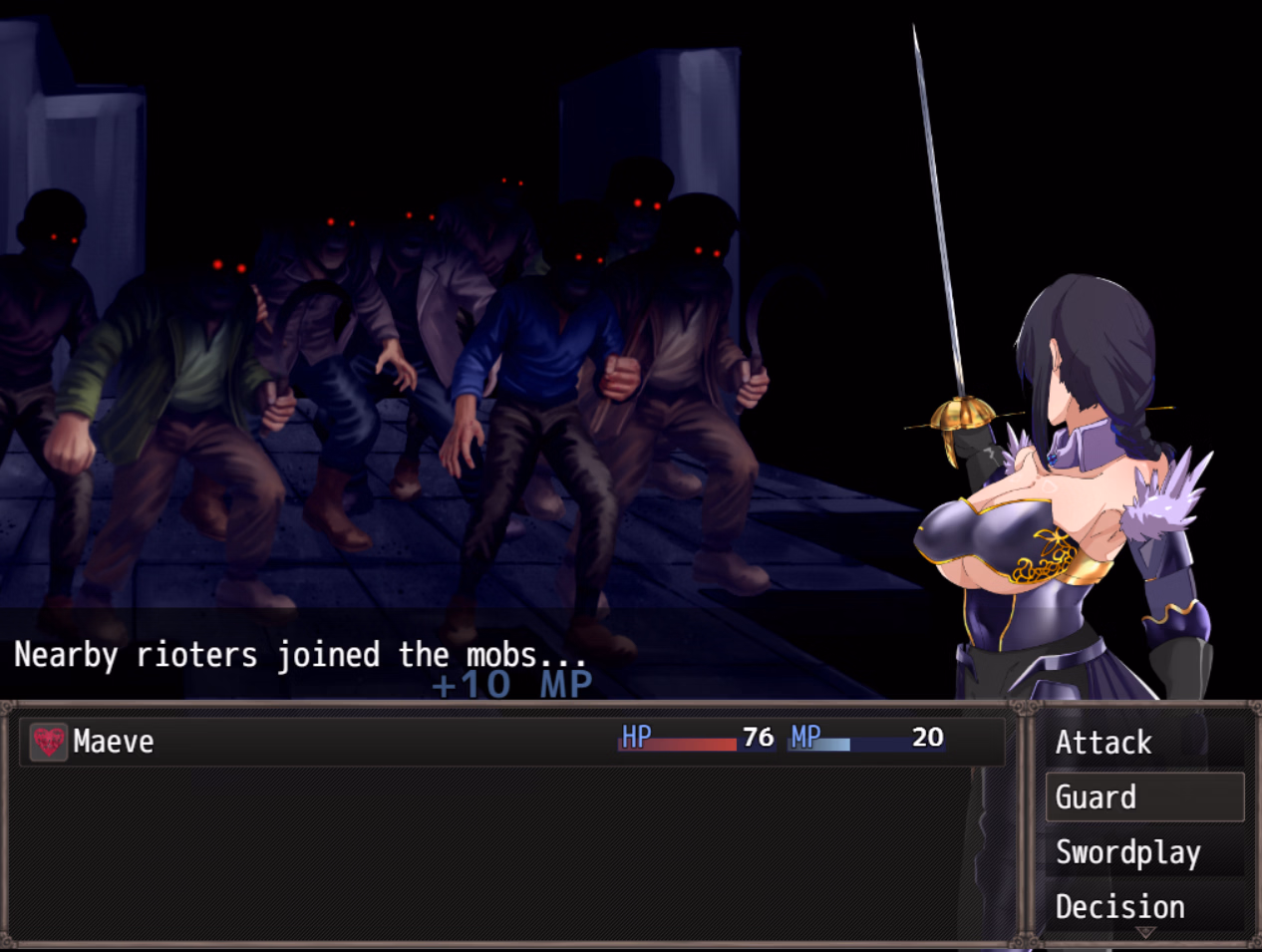Click the down arrow under the command list
Image resolution: width=1262 pixels, height=952 pixels.
tap(1145, 933)
